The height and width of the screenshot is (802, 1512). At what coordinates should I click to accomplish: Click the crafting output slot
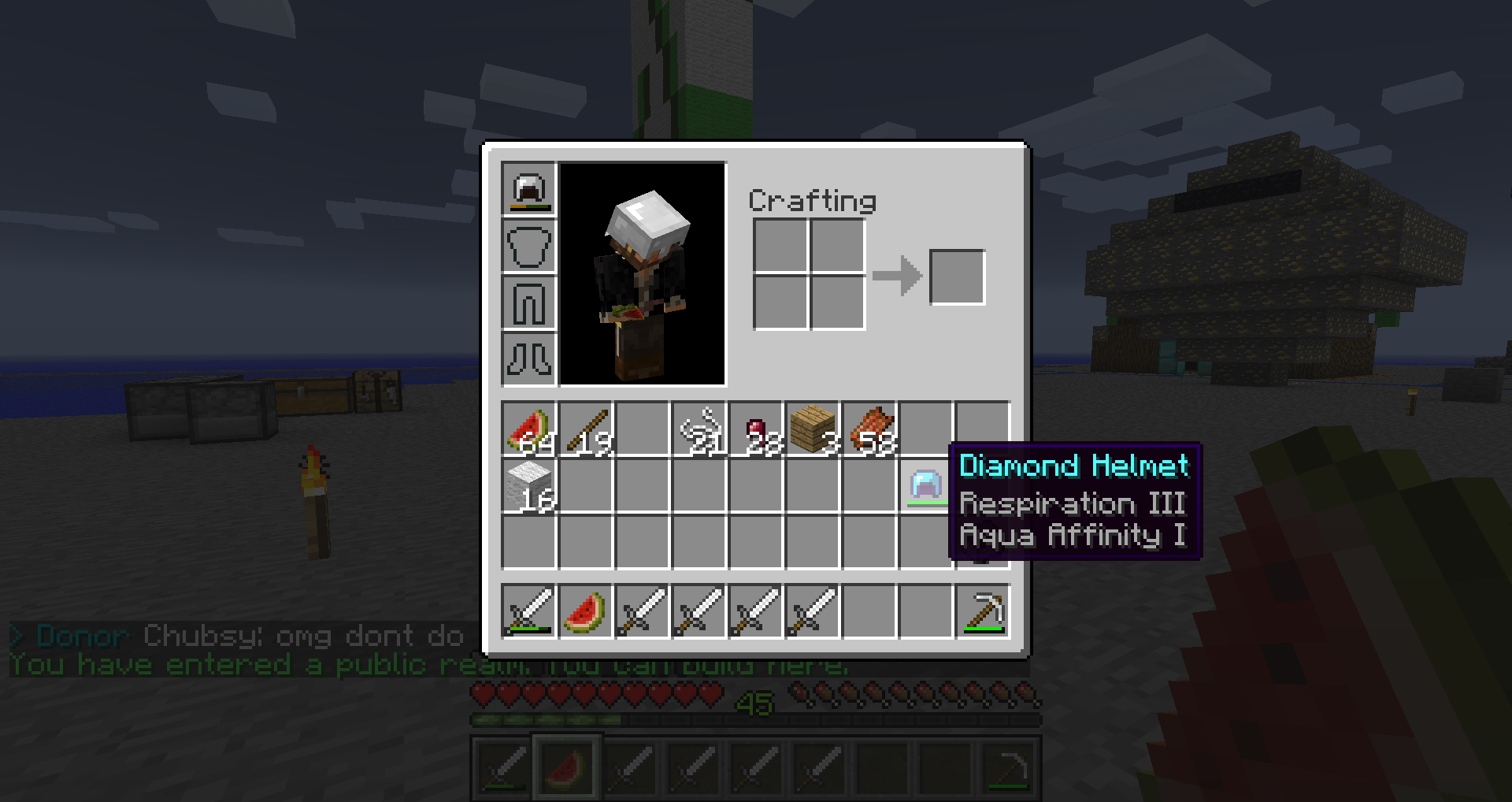pos(957,277)
